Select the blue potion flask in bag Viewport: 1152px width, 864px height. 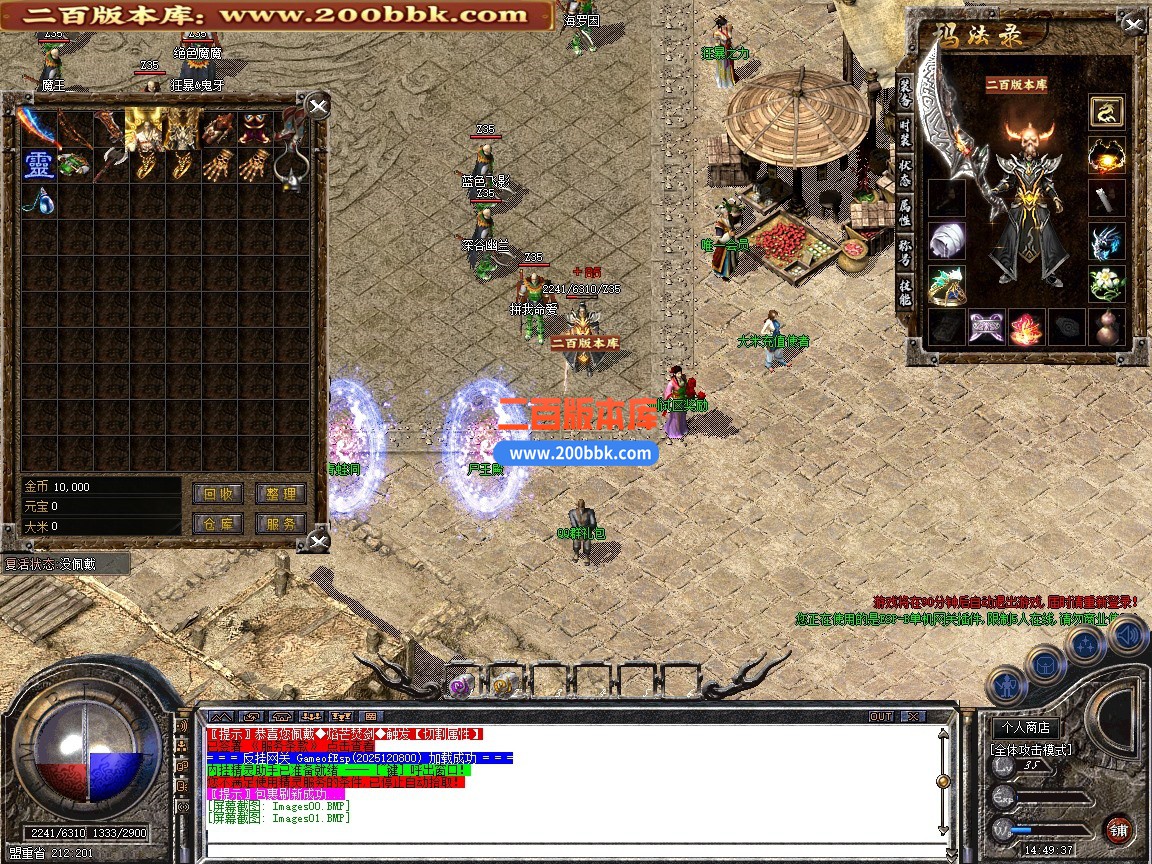[x=39, y=199]
